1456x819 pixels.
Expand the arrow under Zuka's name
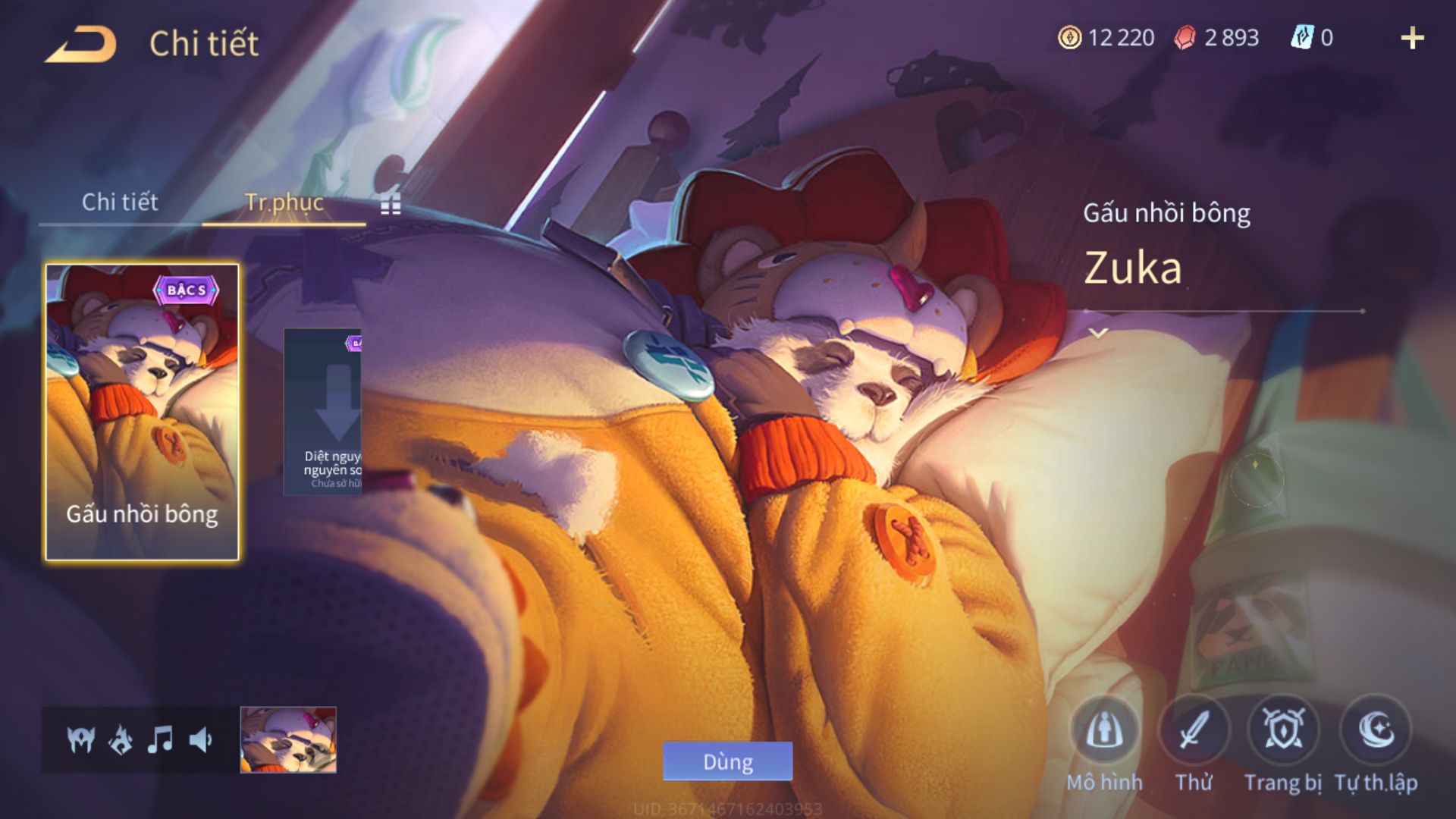1099,332
